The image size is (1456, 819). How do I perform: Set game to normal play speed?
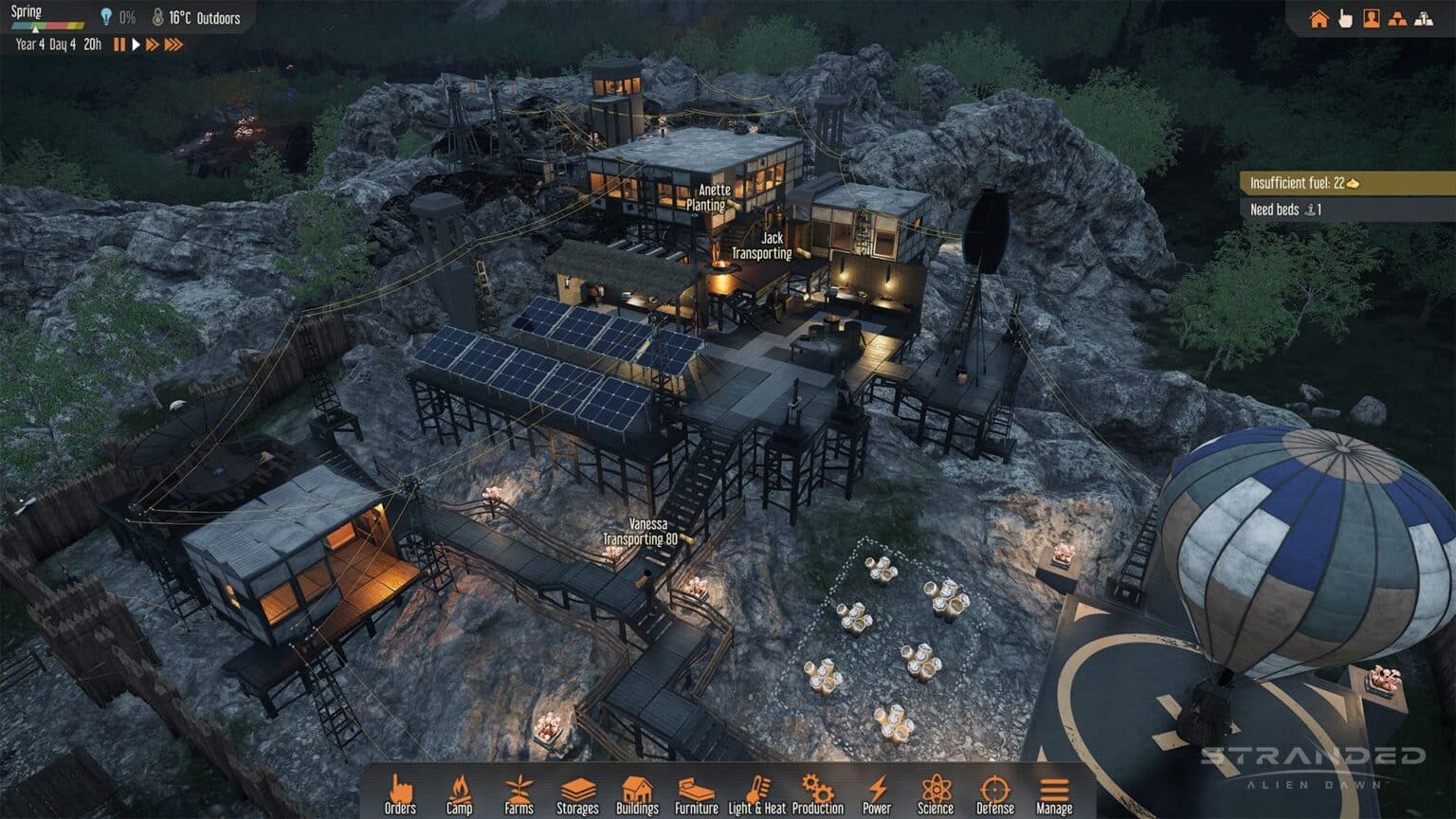click(x=136, y=45)
